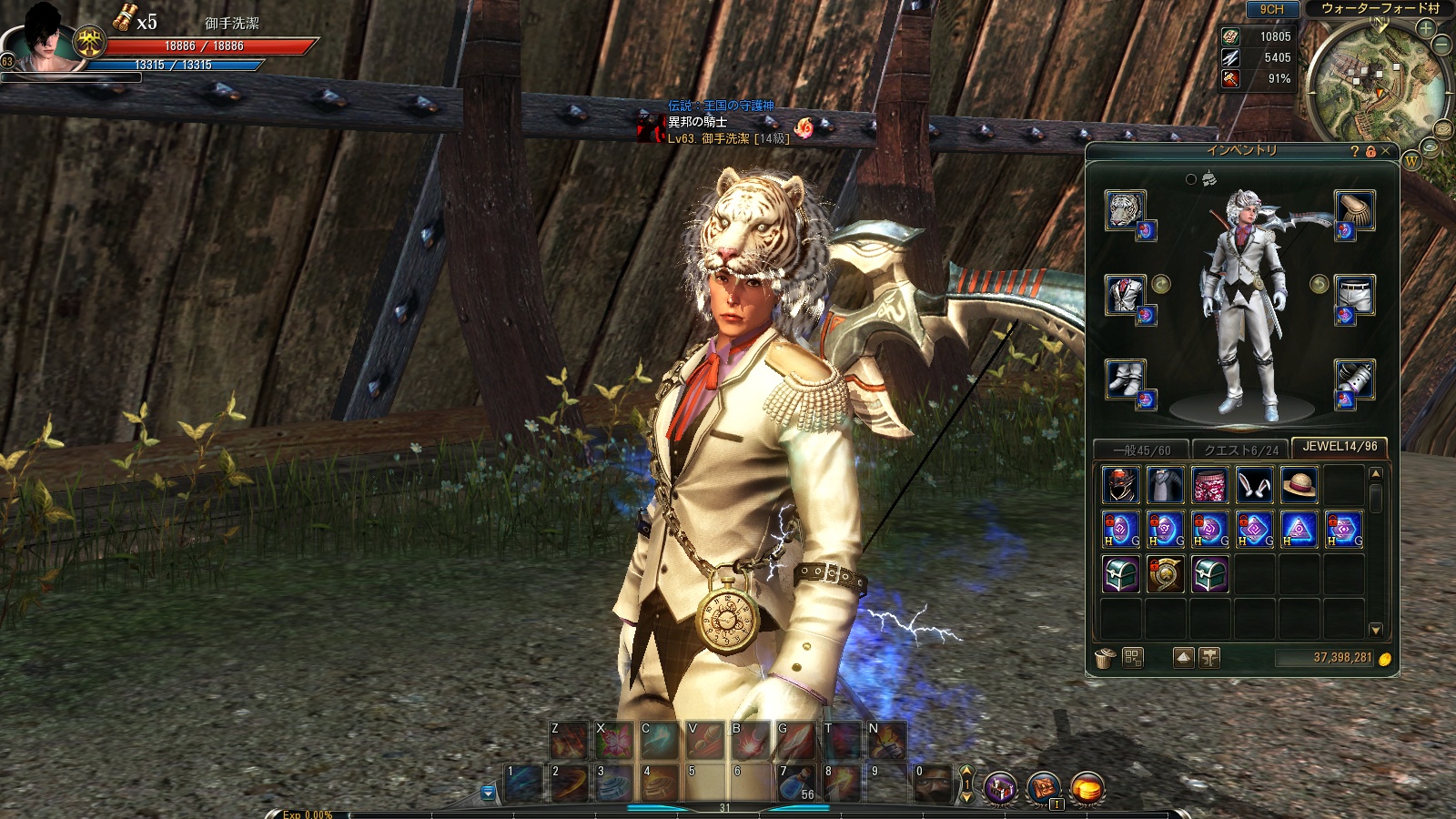Zoom out the minimap with minus button

coord(1441,44)
